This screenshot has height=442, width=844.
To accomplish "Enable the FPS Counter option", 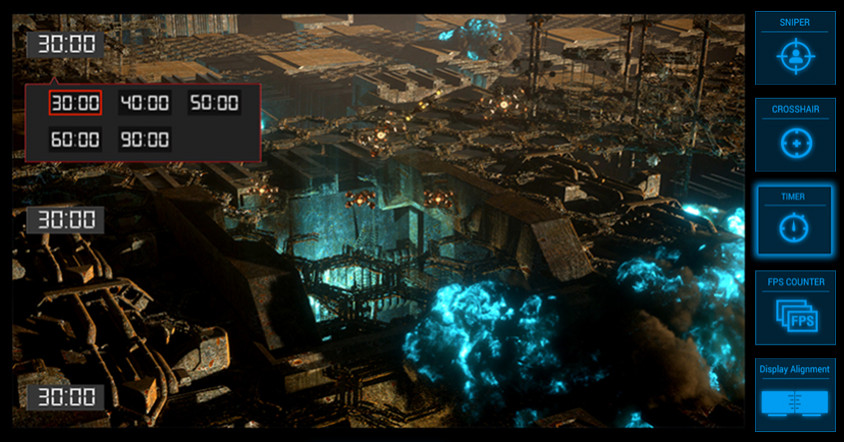I will coord(795,308).
